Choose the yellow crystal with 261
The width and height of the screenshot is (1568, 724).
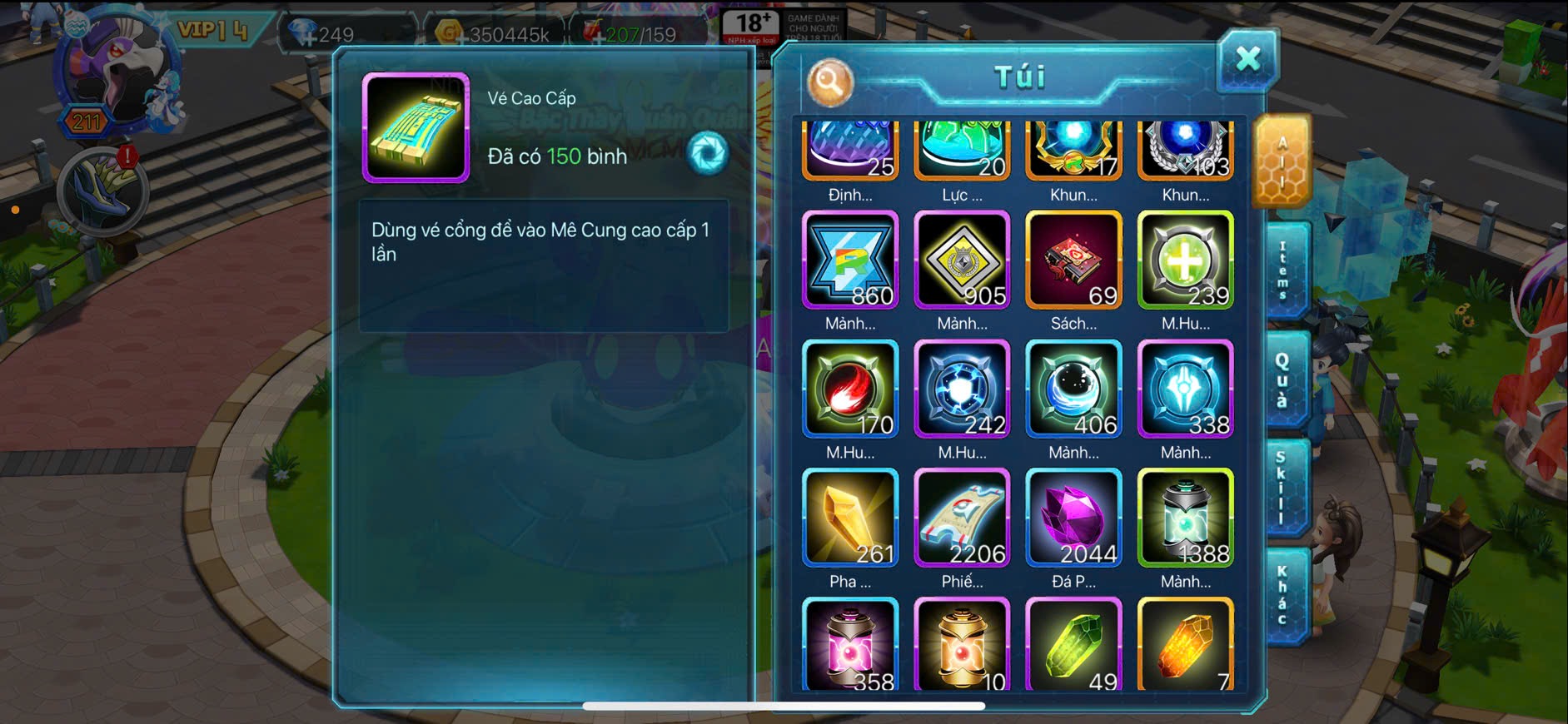pos(849,518)
